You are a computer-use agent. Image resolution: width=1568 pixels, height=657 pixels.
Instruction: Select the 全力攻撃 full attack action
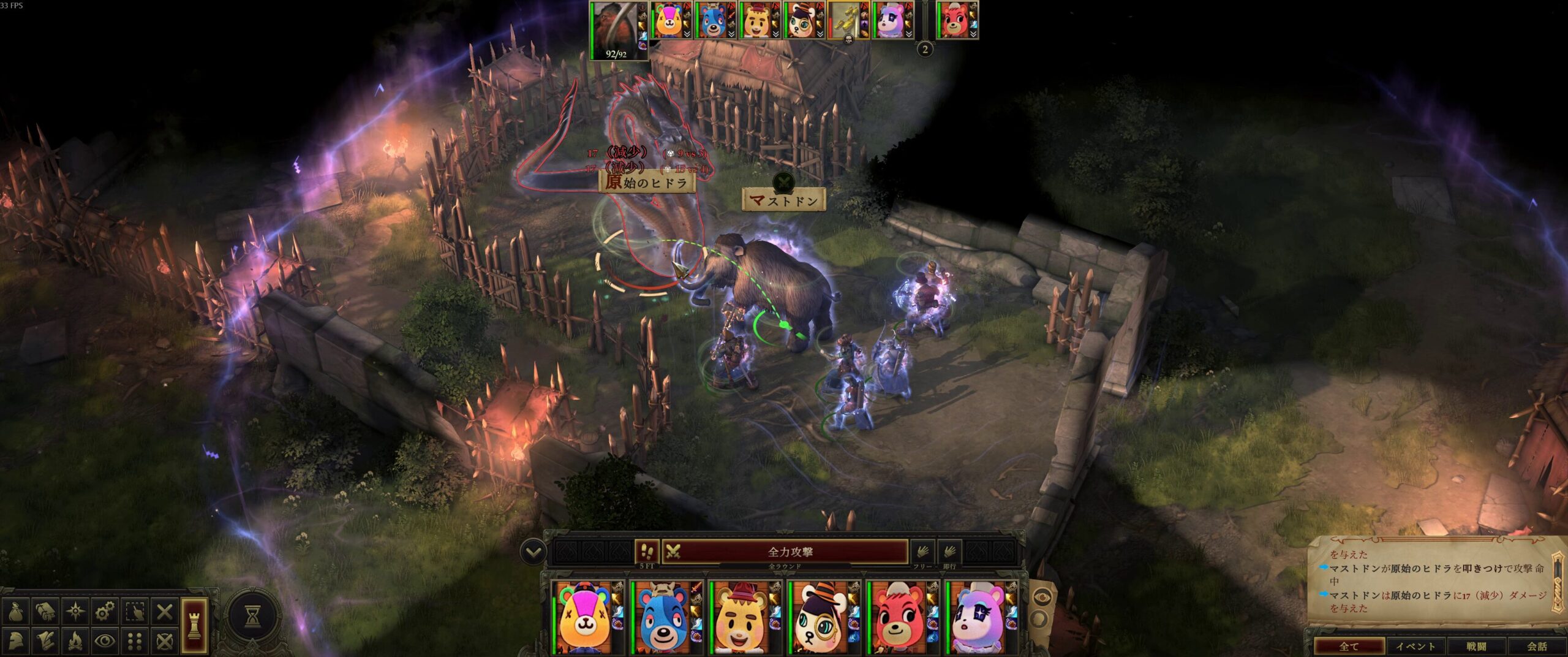[x=790, y=552]
